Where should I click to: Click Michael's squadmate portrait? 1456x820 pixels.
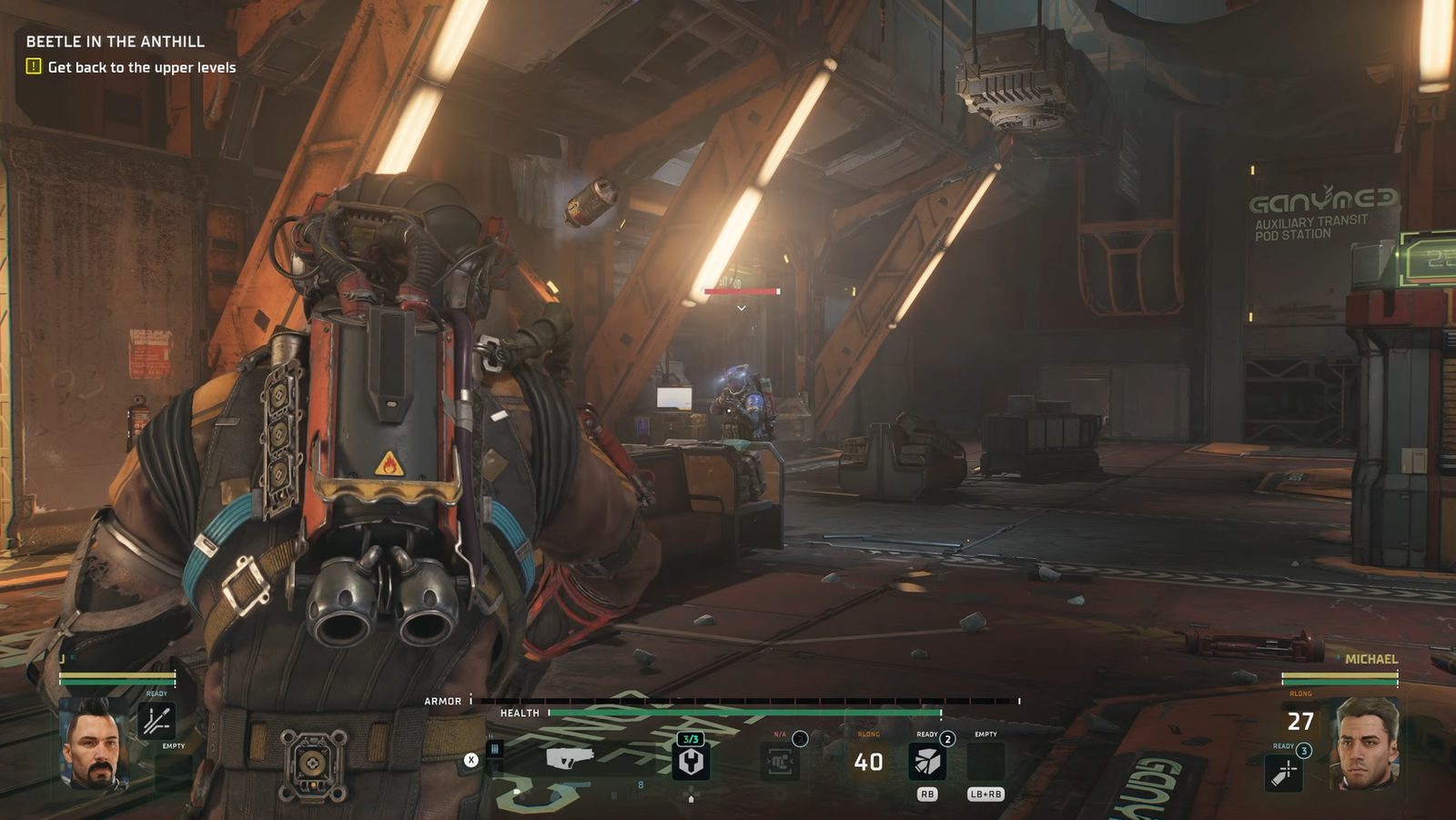point(1363,742)
